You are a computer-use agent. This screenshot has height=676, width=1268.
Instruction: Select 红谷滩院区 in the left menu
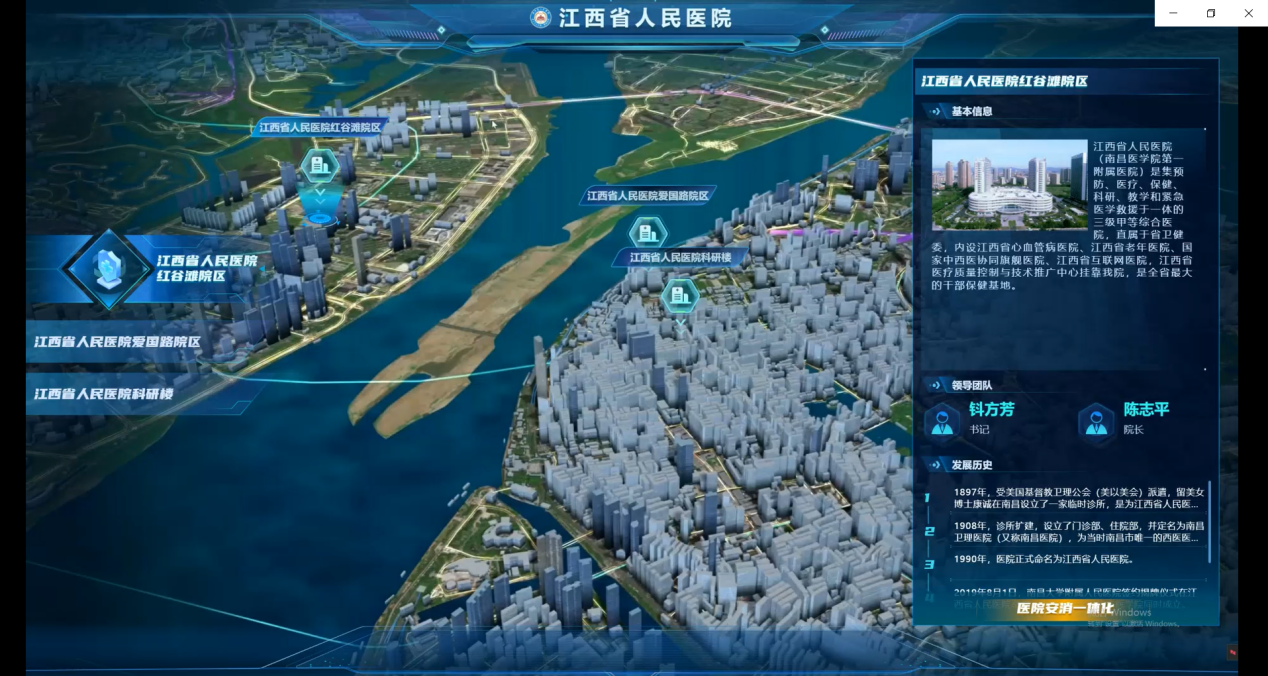point(205,267)
